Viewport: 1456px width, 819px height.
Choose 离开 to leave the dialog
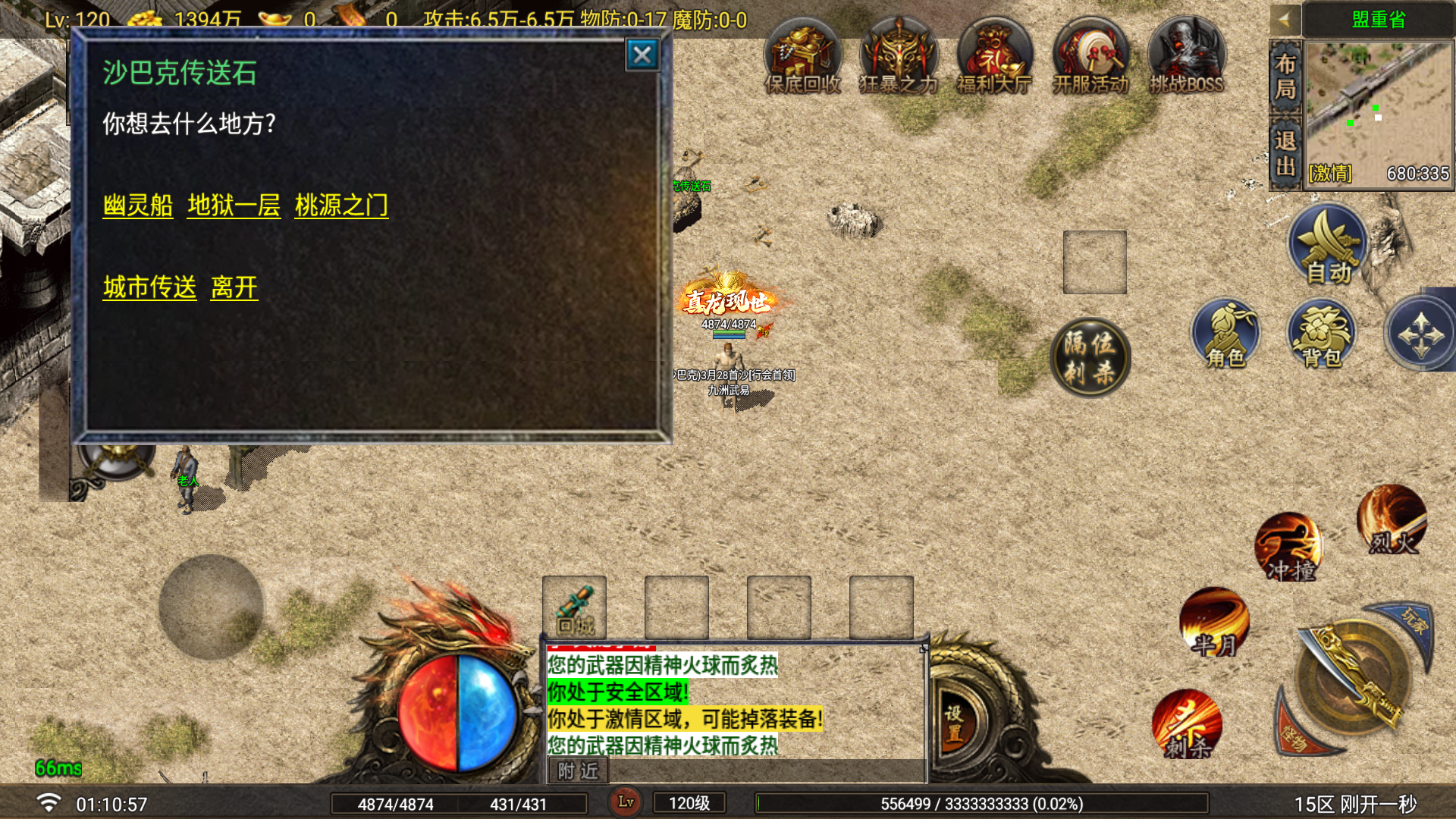tap(234, 287)
